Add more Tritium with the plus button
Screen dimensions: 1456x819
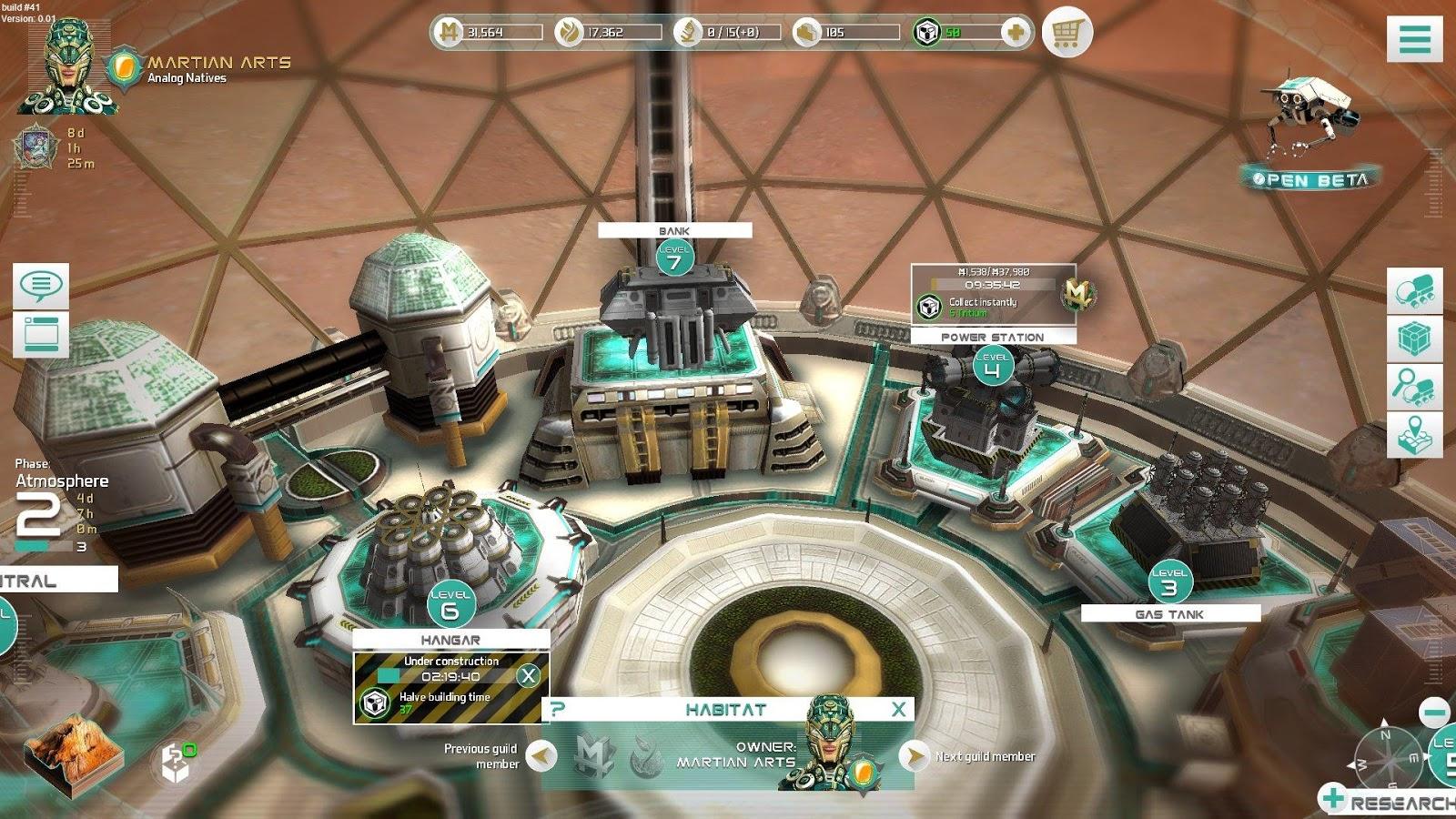pos(1016,33)
